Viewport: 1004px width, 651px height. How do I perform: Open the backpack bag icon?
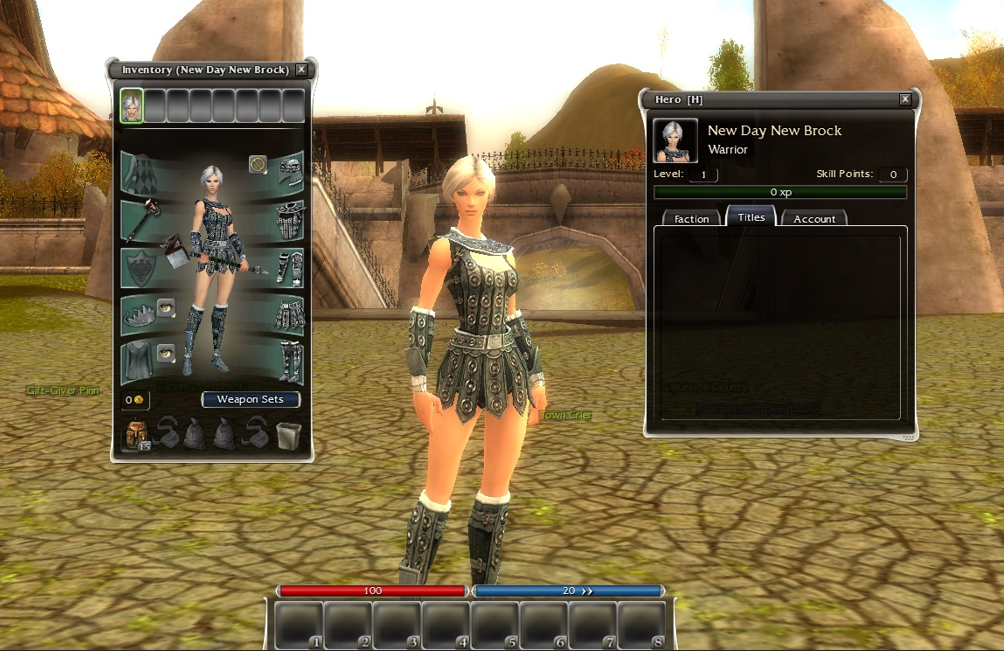pos(135,434)
